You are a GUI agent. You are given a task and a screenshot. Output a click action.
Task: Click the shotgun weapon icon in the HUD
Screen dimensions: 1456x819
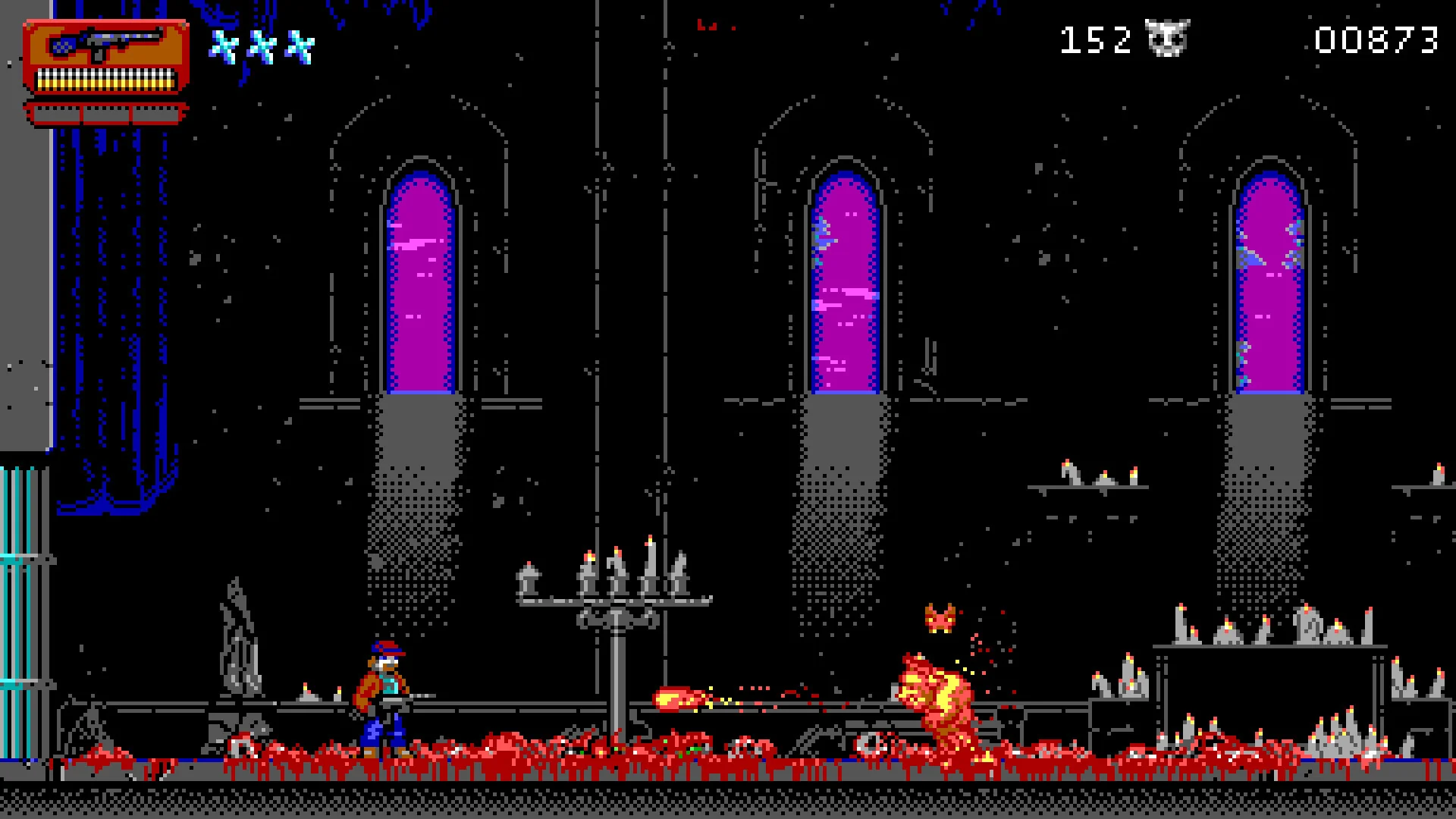point(106,42)
